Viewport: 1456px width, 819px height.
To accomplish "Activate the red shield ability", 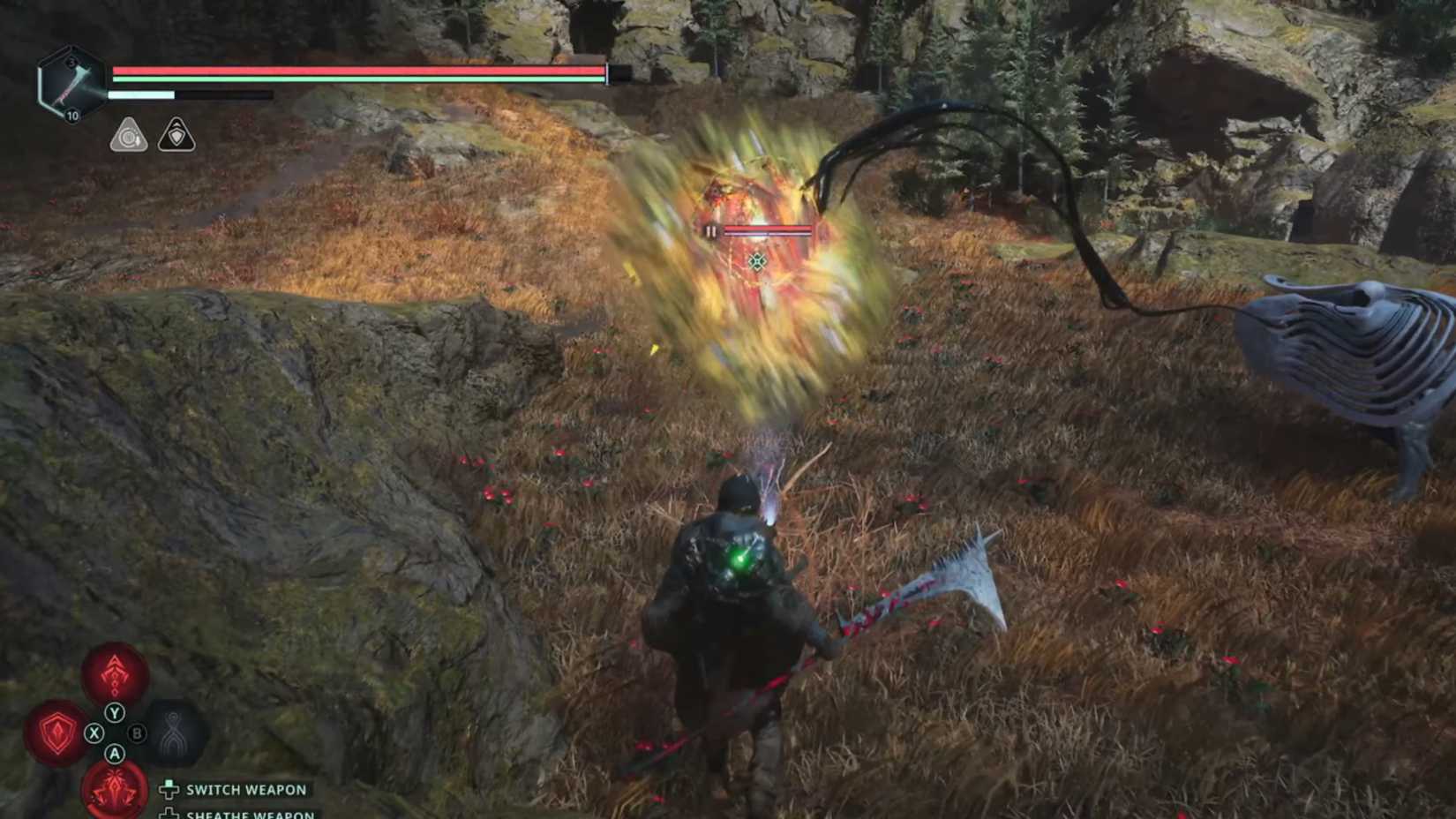I will [x=57, y=733].
